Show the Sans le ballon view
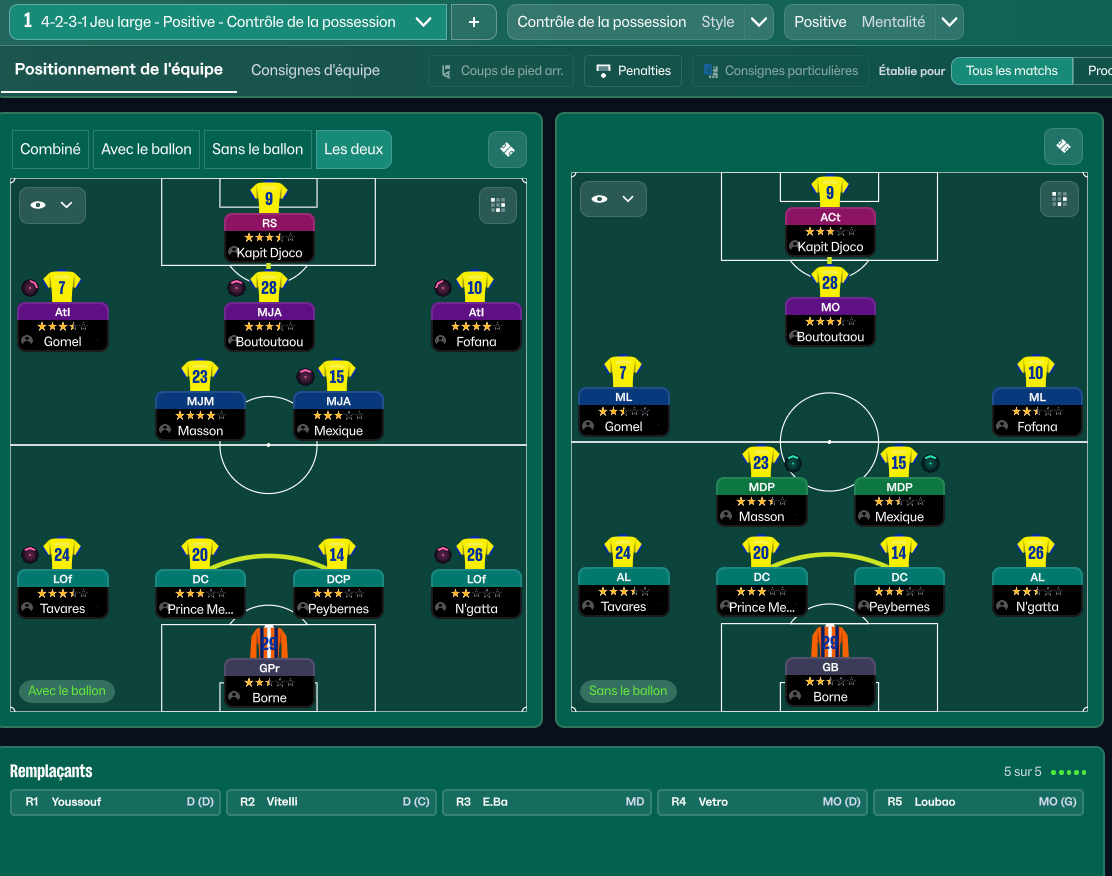Image resolution: width=1112 pixels, height=876 pixels. (257, 149)
